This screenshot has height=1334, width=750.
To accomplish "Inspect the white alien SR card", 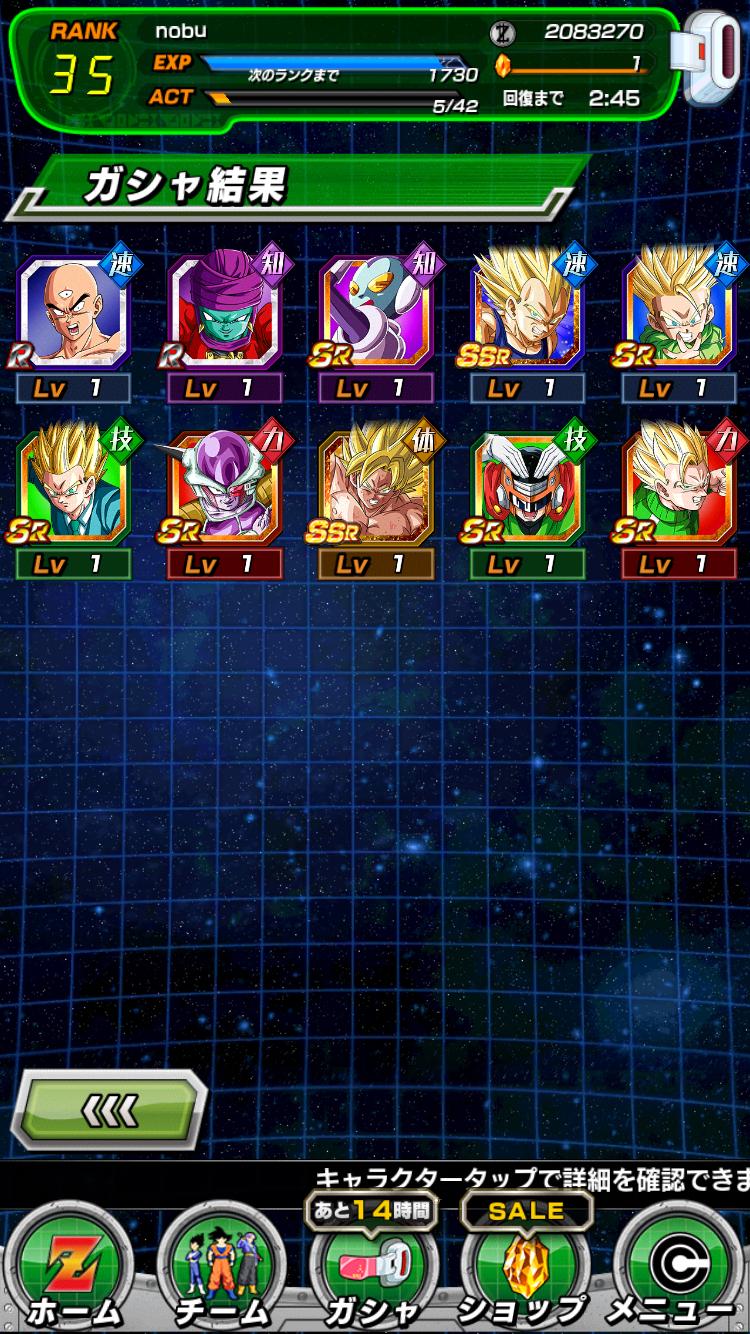I will click(x=376, y=313).
